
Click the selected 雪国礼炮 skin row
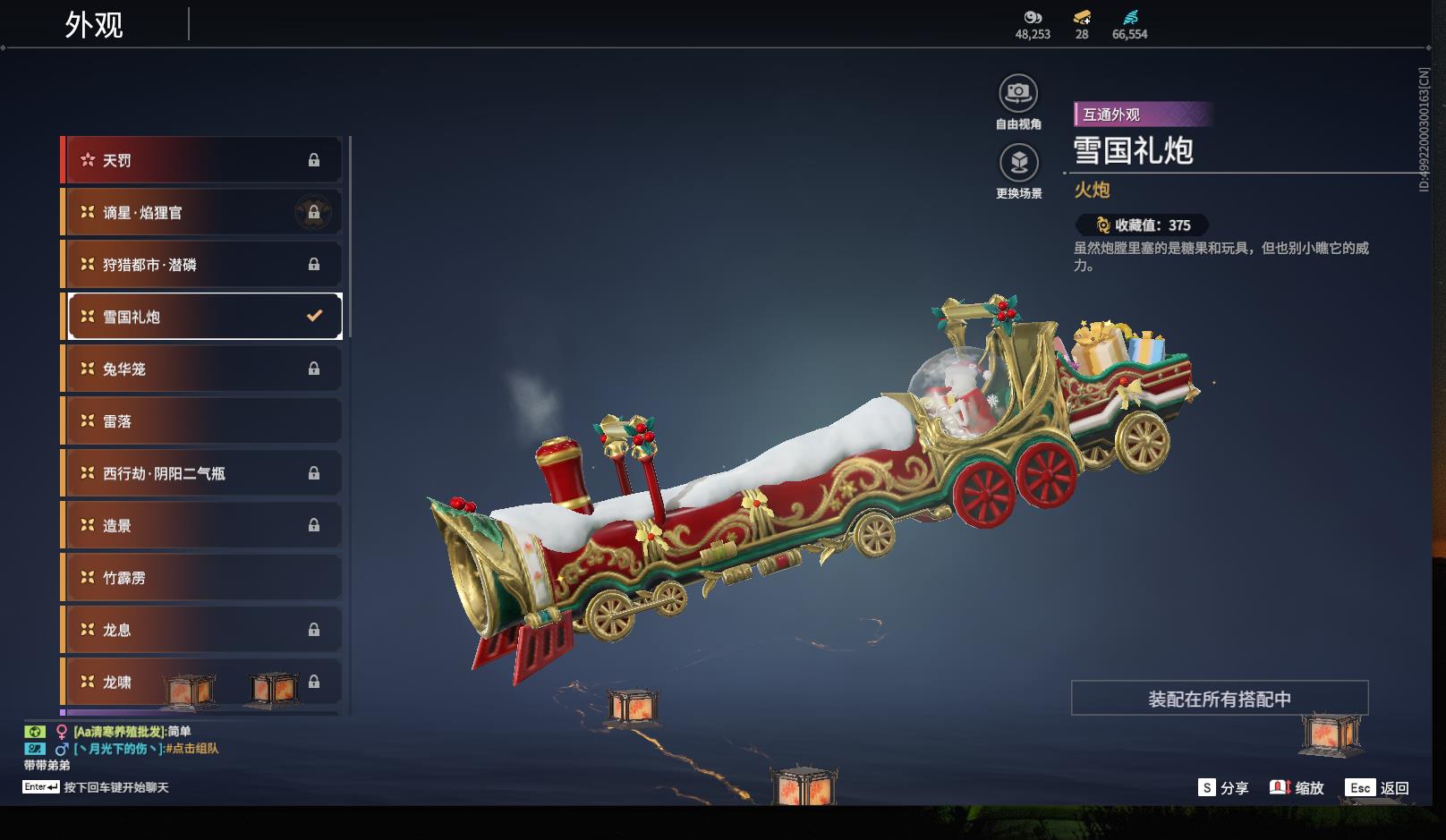pyautogui.click(x=205, y=317)
